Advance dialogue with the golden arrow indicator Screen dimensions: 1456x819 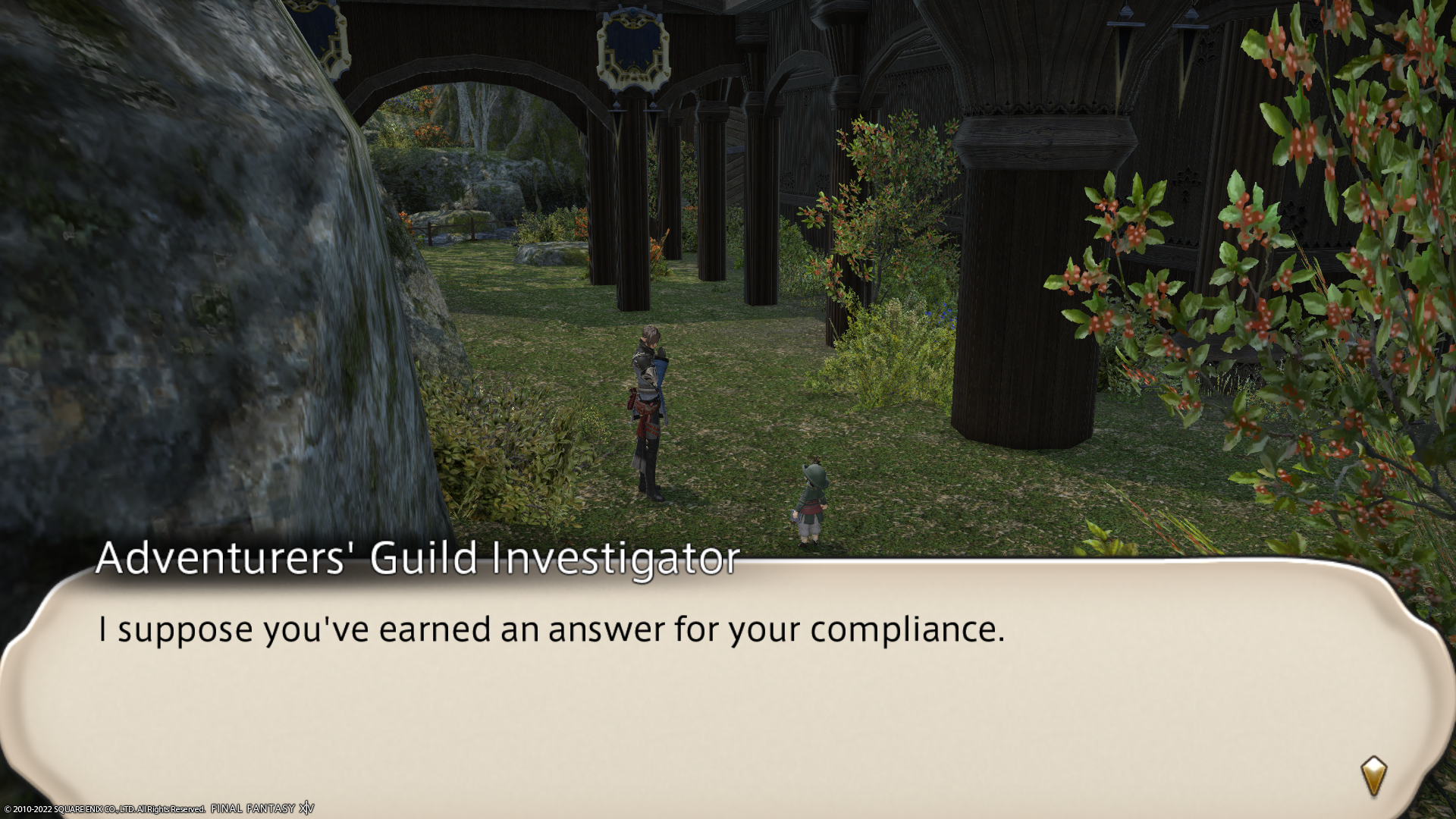(1373, 775)
